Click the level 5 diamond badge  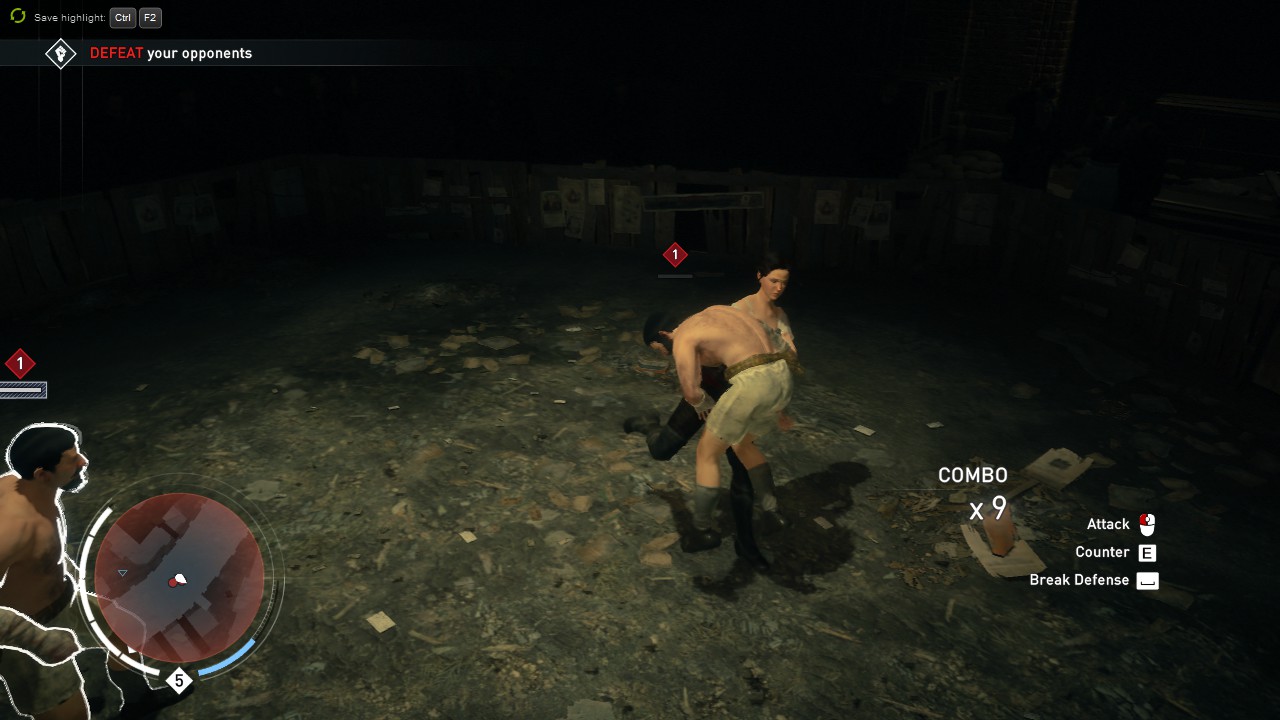(179, 681)
